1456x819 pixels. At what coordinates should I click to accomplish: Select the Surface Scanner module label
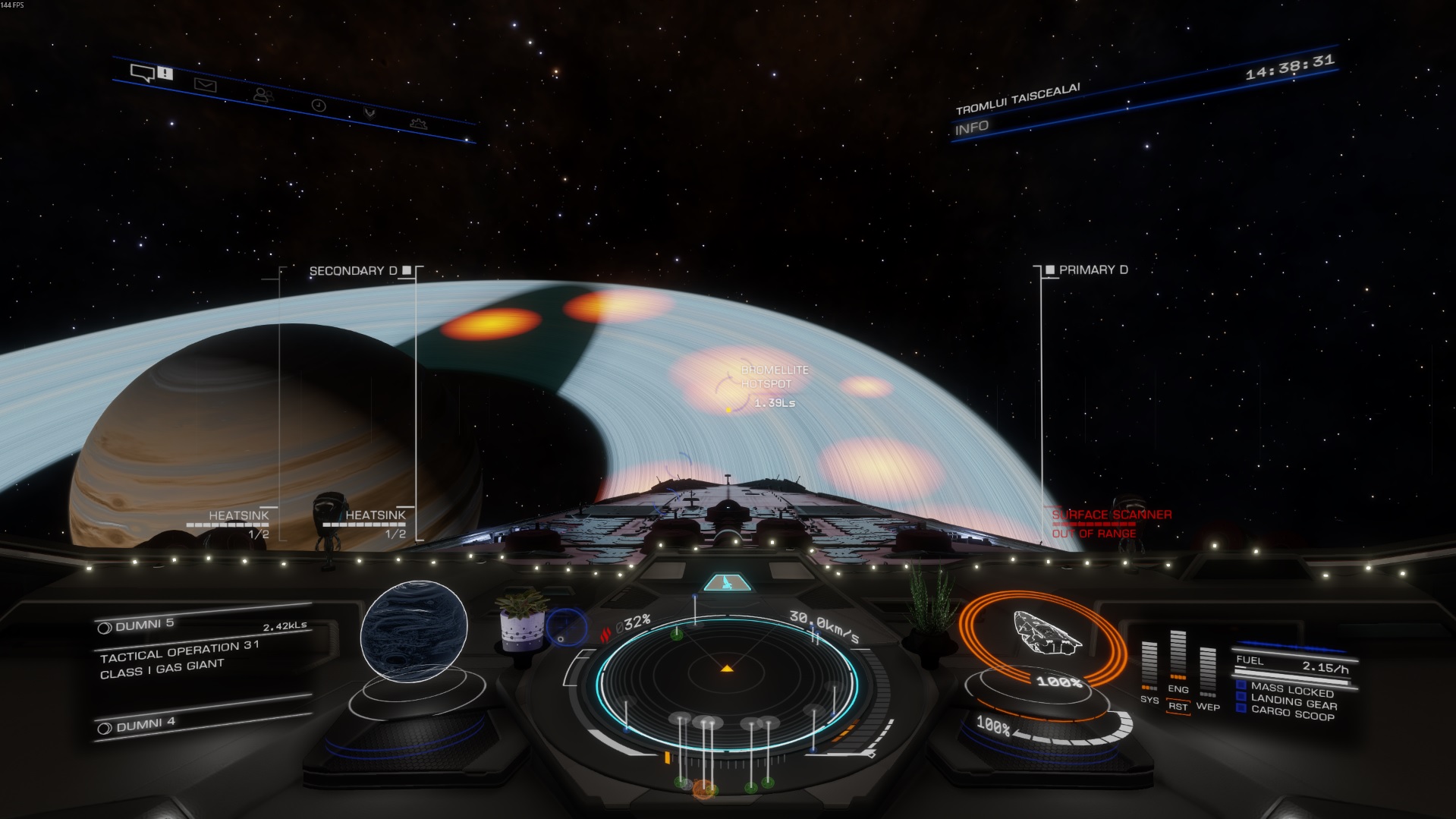point(1111,515)
